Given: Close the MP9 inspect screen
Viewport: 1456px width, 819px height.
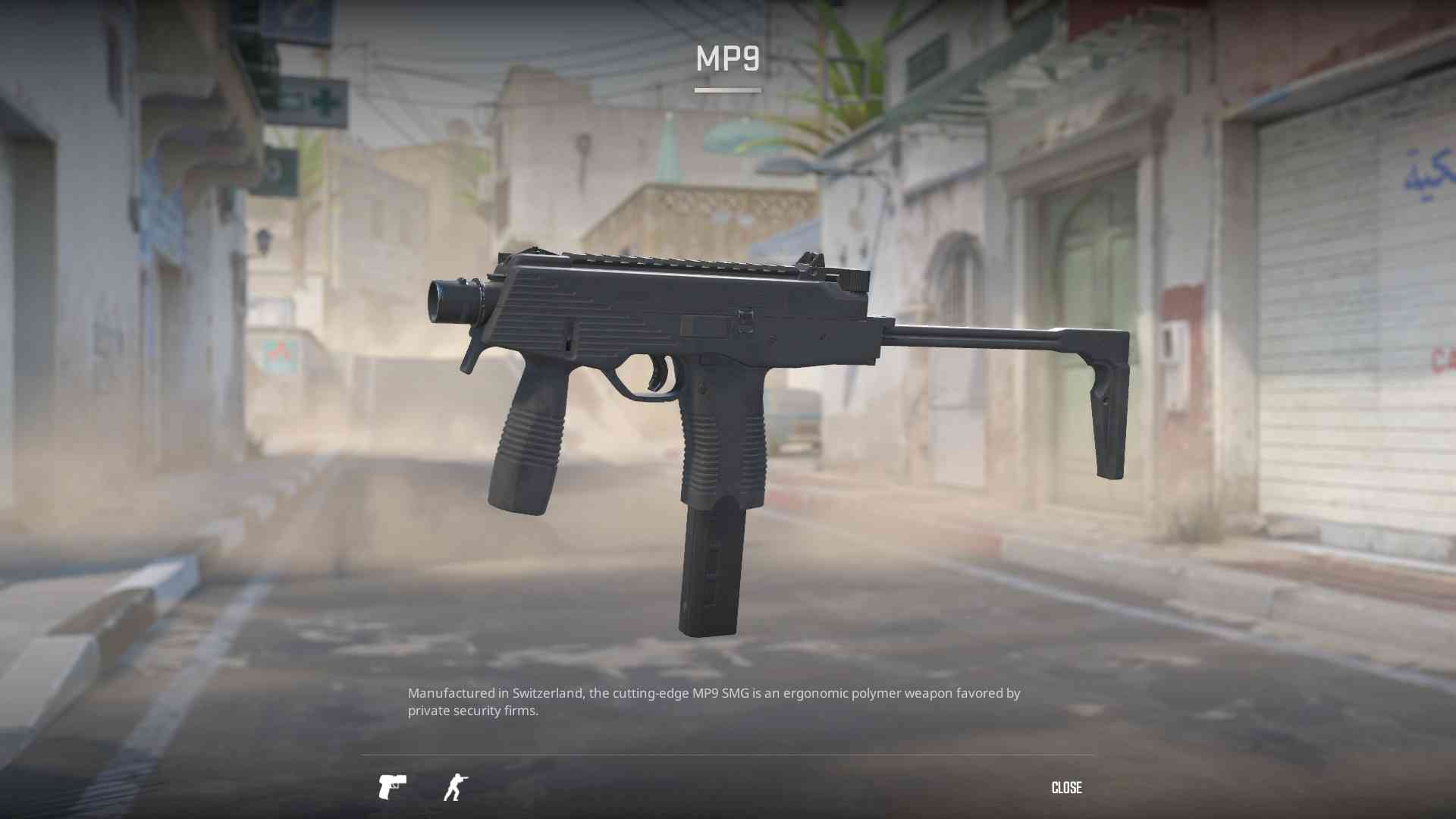Looking at the screenshot, I should (1066, 788).
